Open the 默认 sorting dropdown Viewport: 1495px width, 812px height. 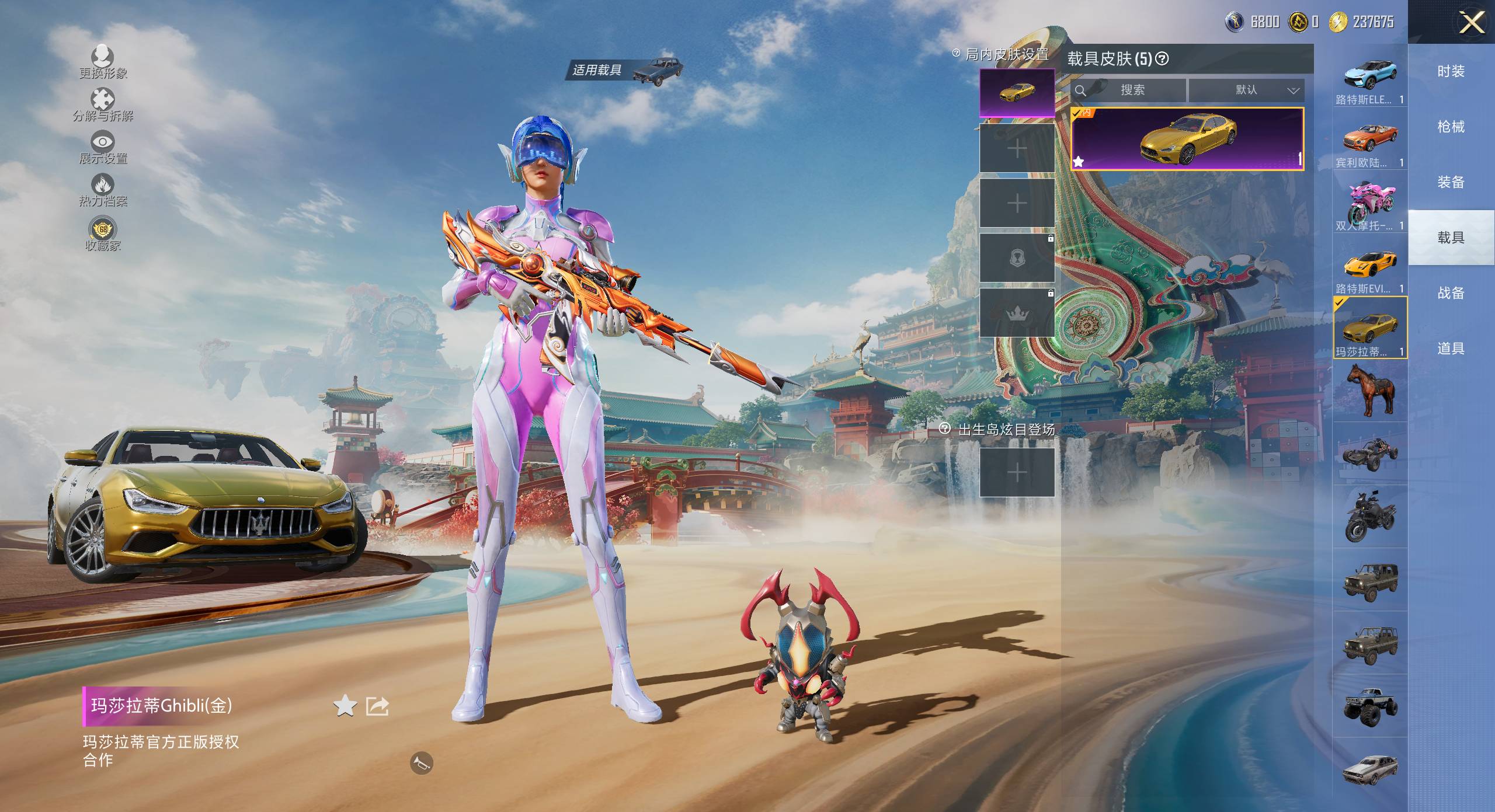tap(1246, 90)
